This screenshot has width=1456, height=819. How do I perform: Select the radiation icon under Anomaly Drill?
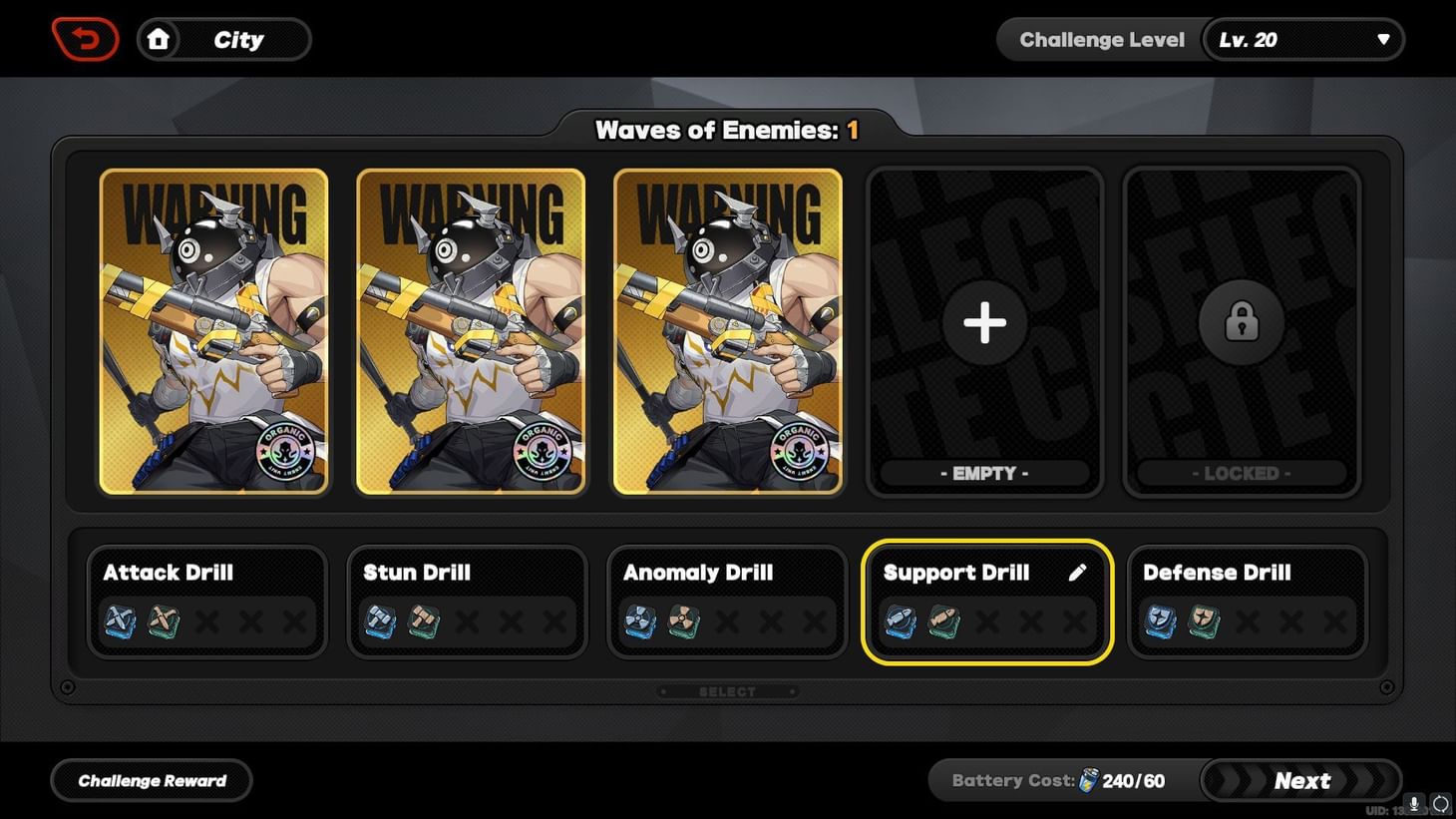click(639, 621)
